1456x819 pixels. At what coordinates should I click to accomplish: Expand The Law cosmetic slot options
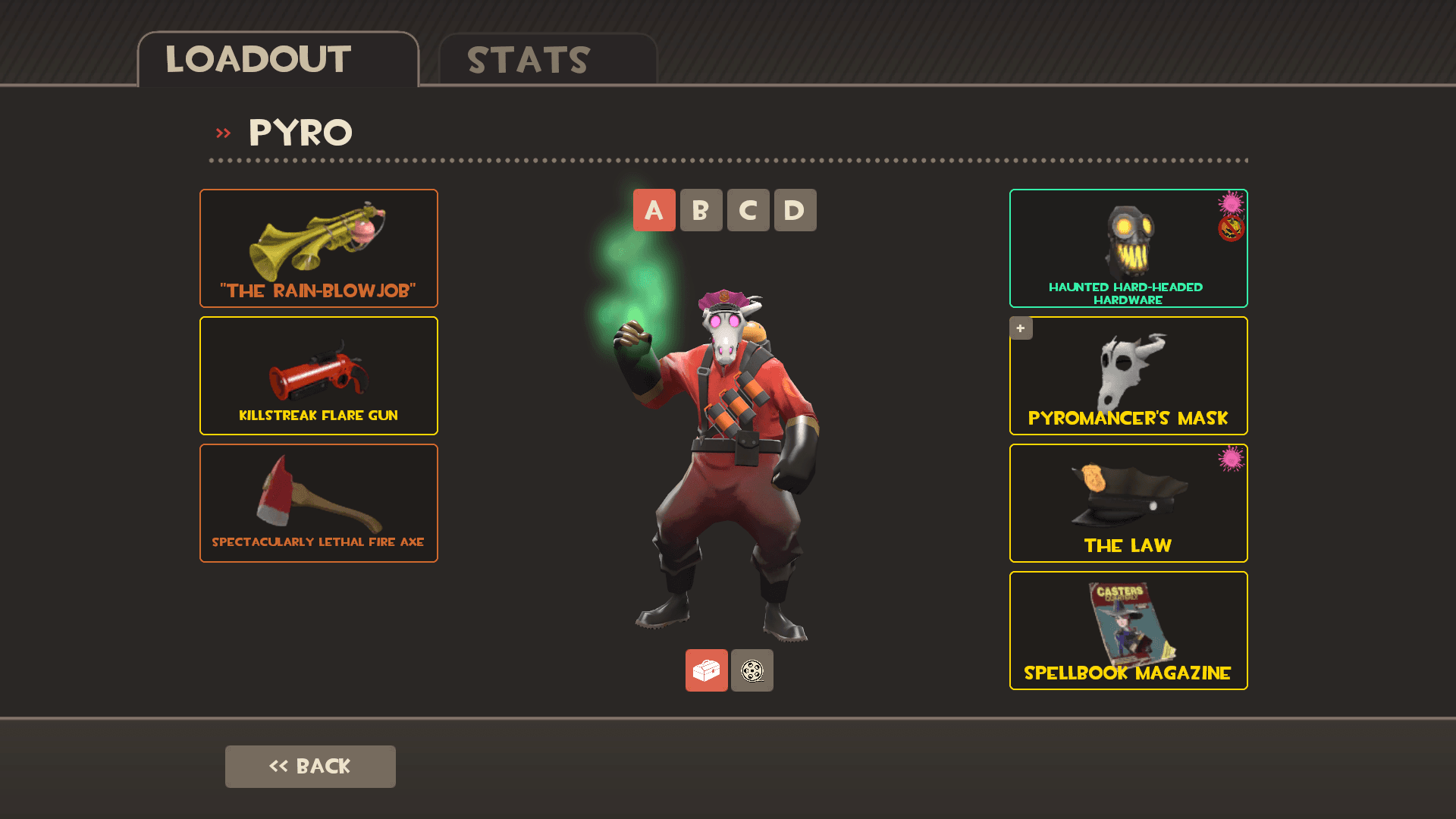(x=1128, y=503)
